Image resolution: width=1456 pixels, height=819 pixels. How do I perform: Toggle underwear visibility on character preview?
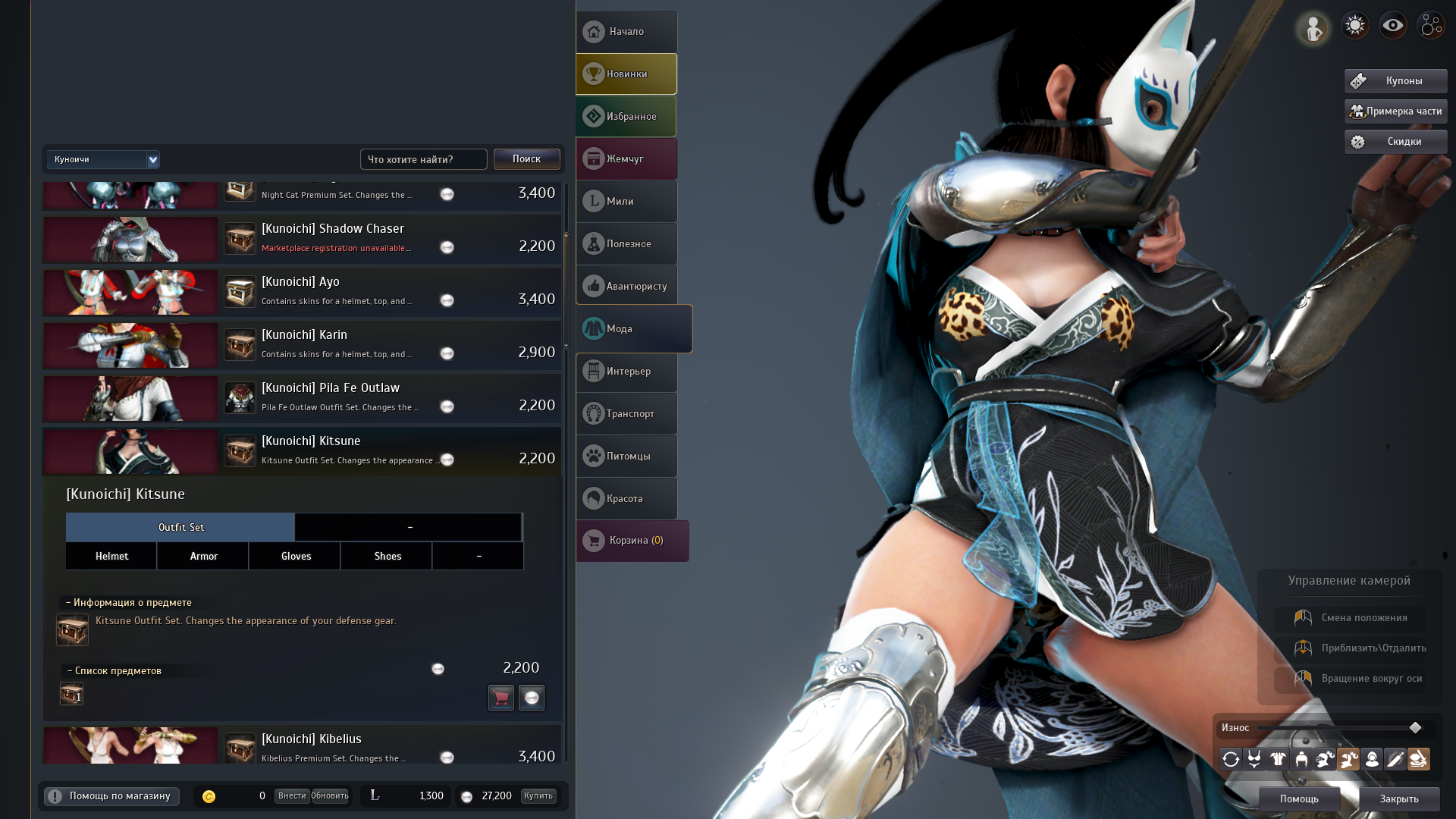point(1254,758)
